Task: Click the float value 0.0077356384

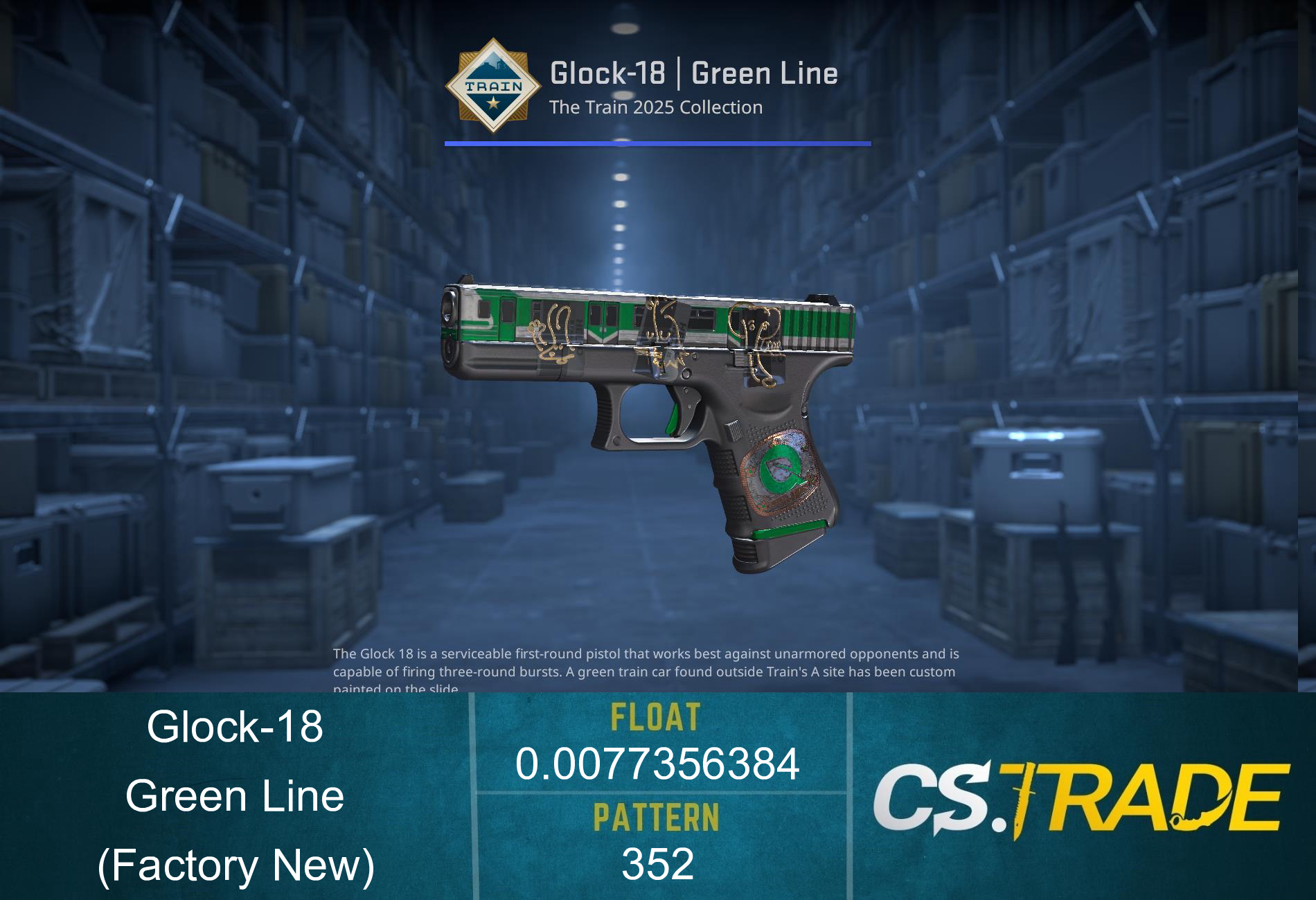Action: pyautogui.click(x=658, y=765)
